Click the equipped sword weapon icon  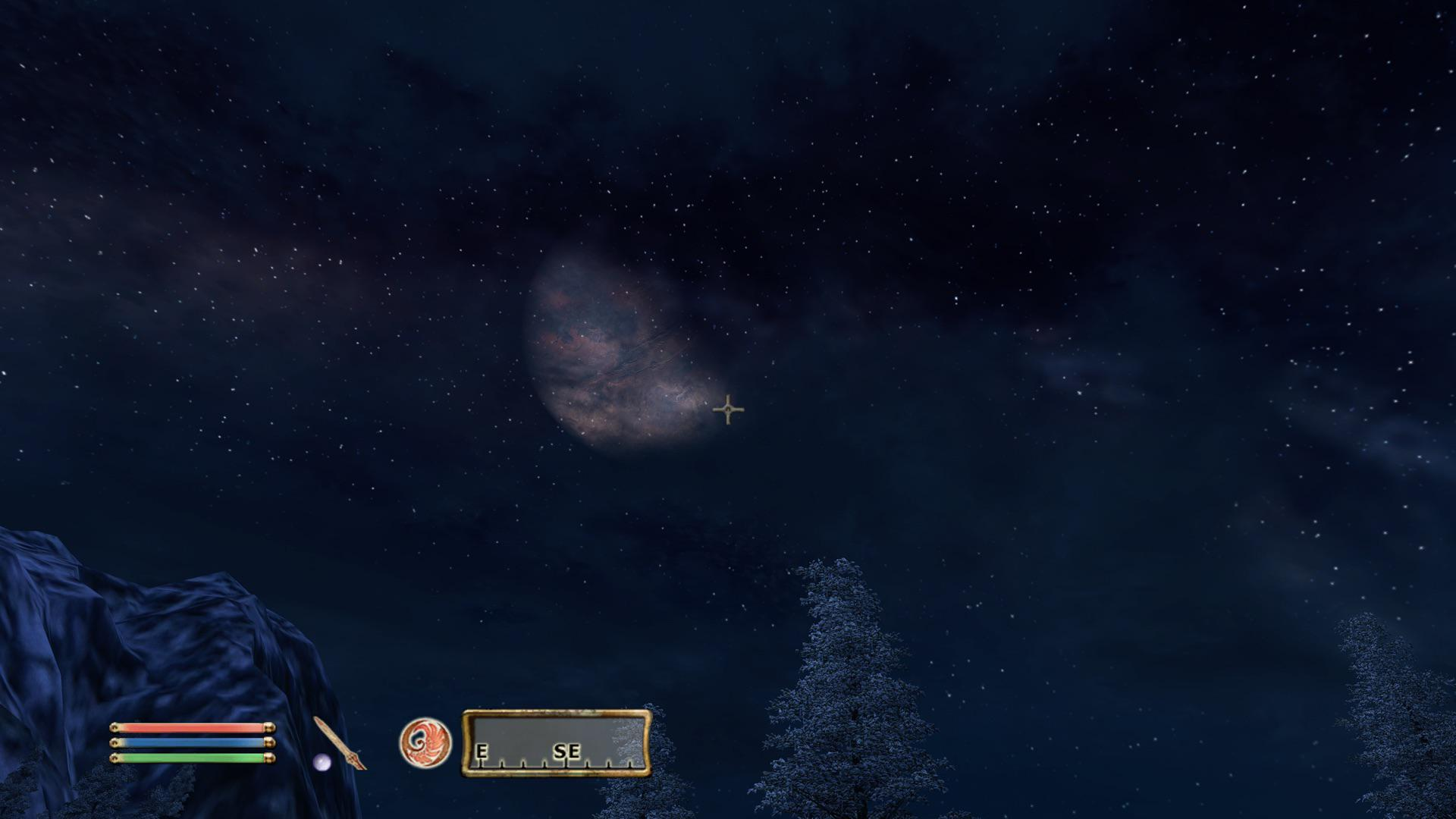coord(340,742)
